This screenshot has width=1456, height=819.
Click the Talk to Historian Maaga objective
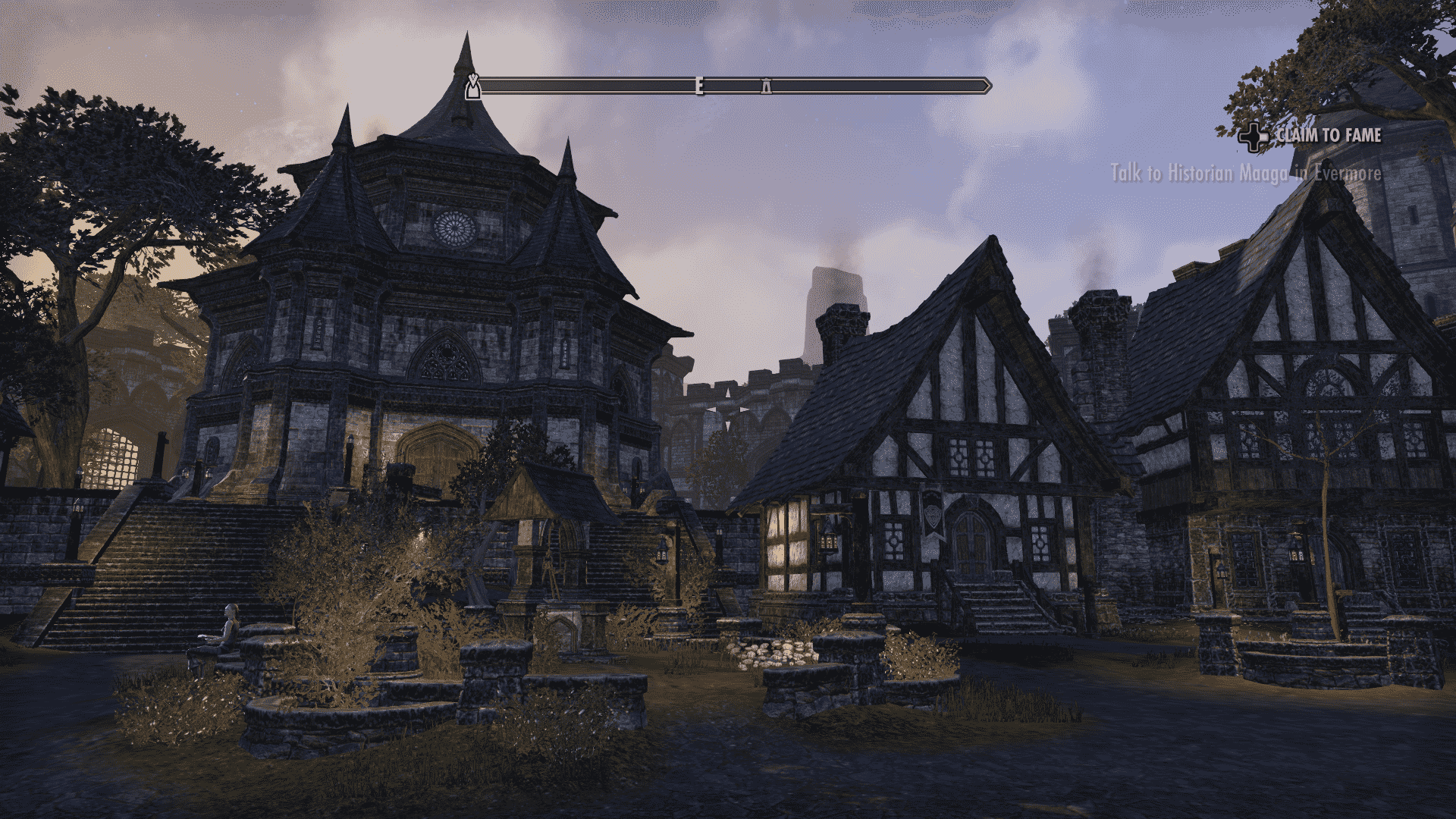click(1245, 174)
